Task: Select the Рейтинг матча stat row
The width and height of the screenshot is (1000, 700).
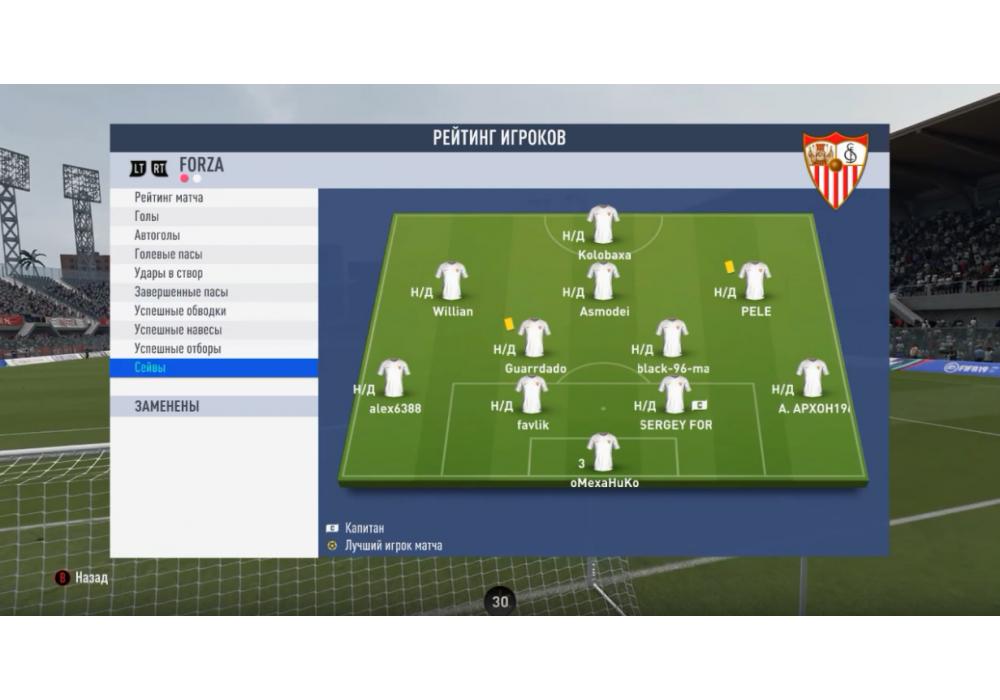Action: click(169, 198)
